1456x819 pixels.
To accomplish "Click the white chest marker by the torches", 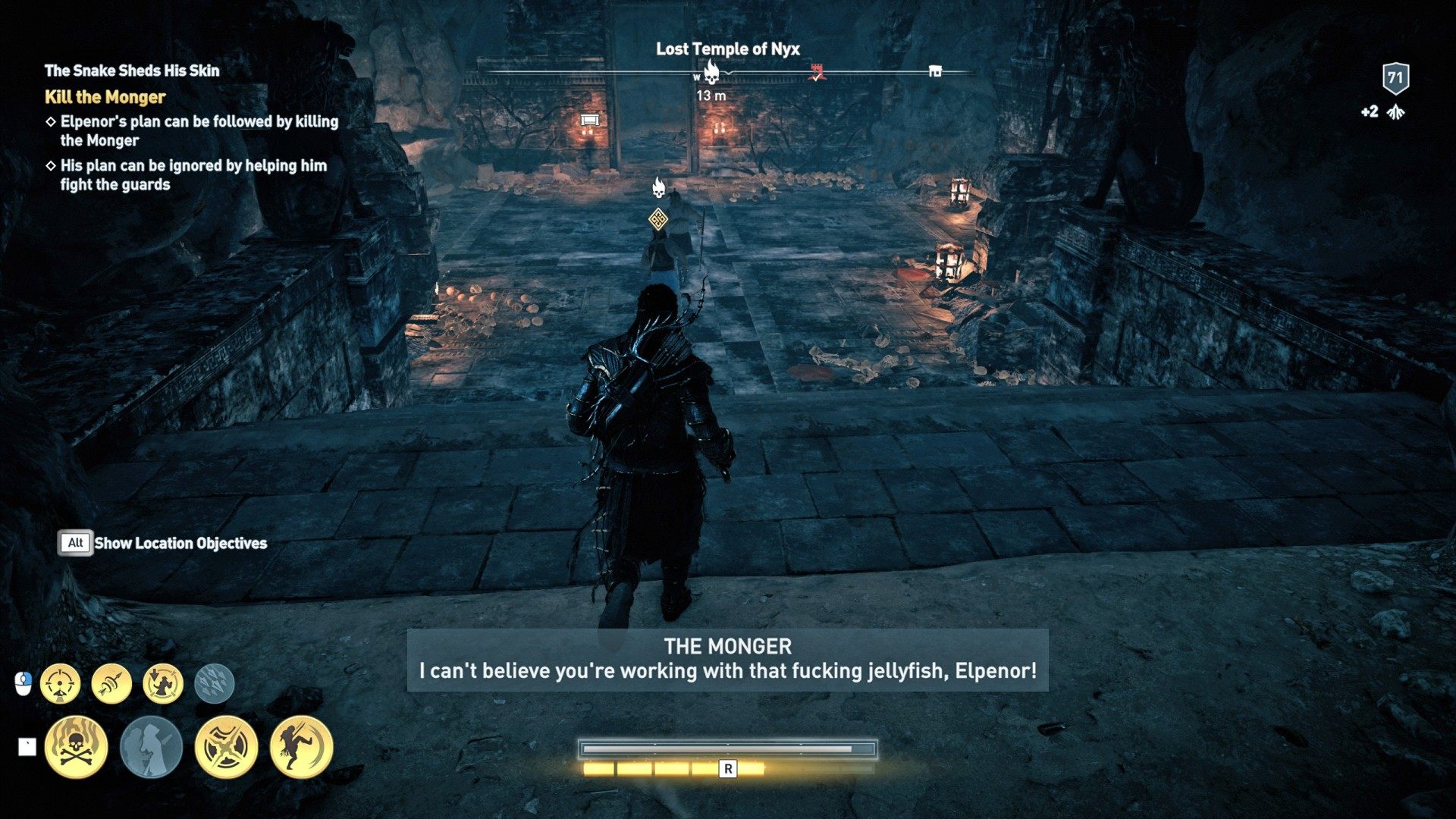I will pos(589,120).
